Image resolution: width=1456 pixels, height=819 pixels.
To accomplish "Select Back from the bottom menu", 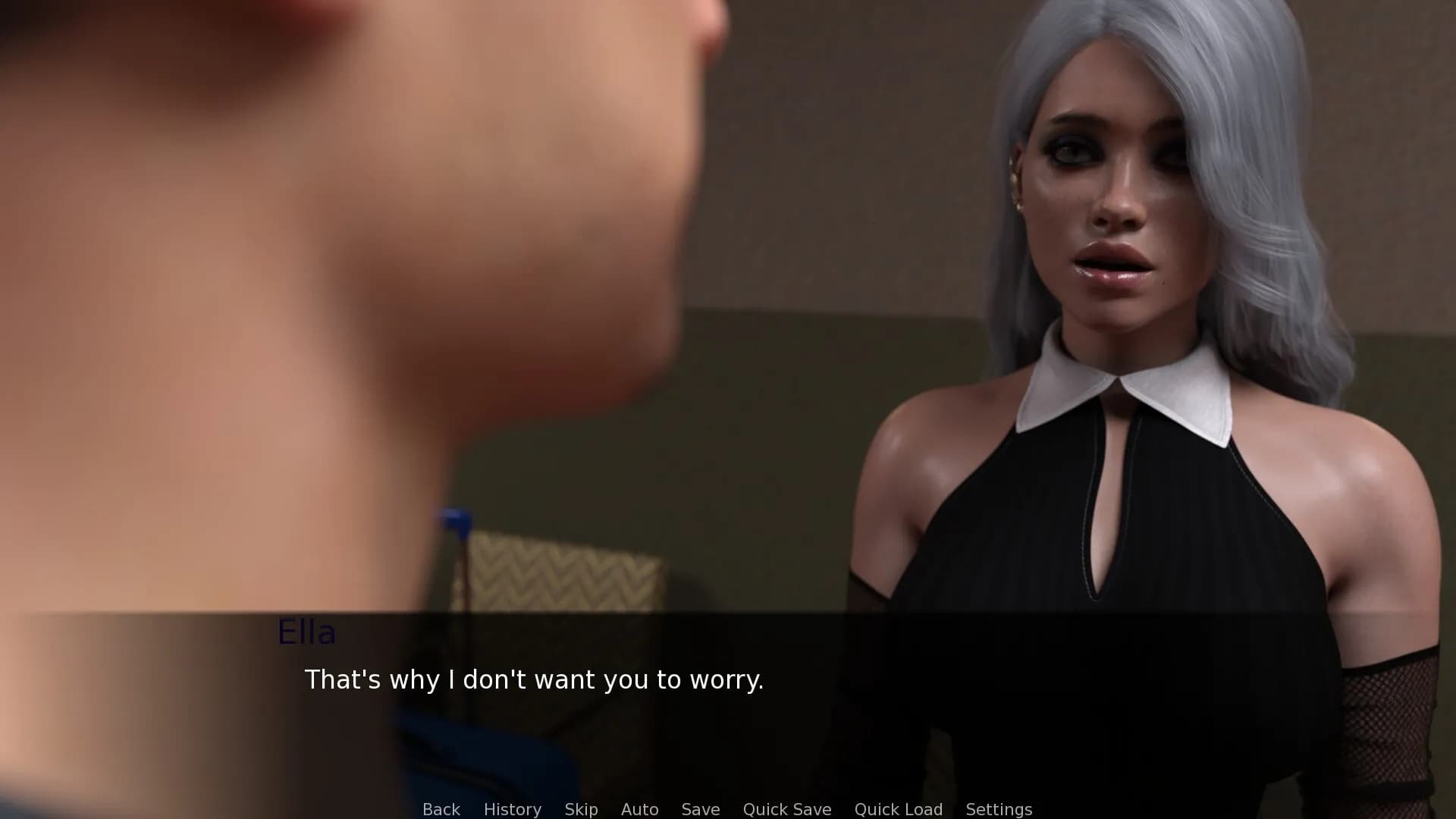I will point(441,809).
